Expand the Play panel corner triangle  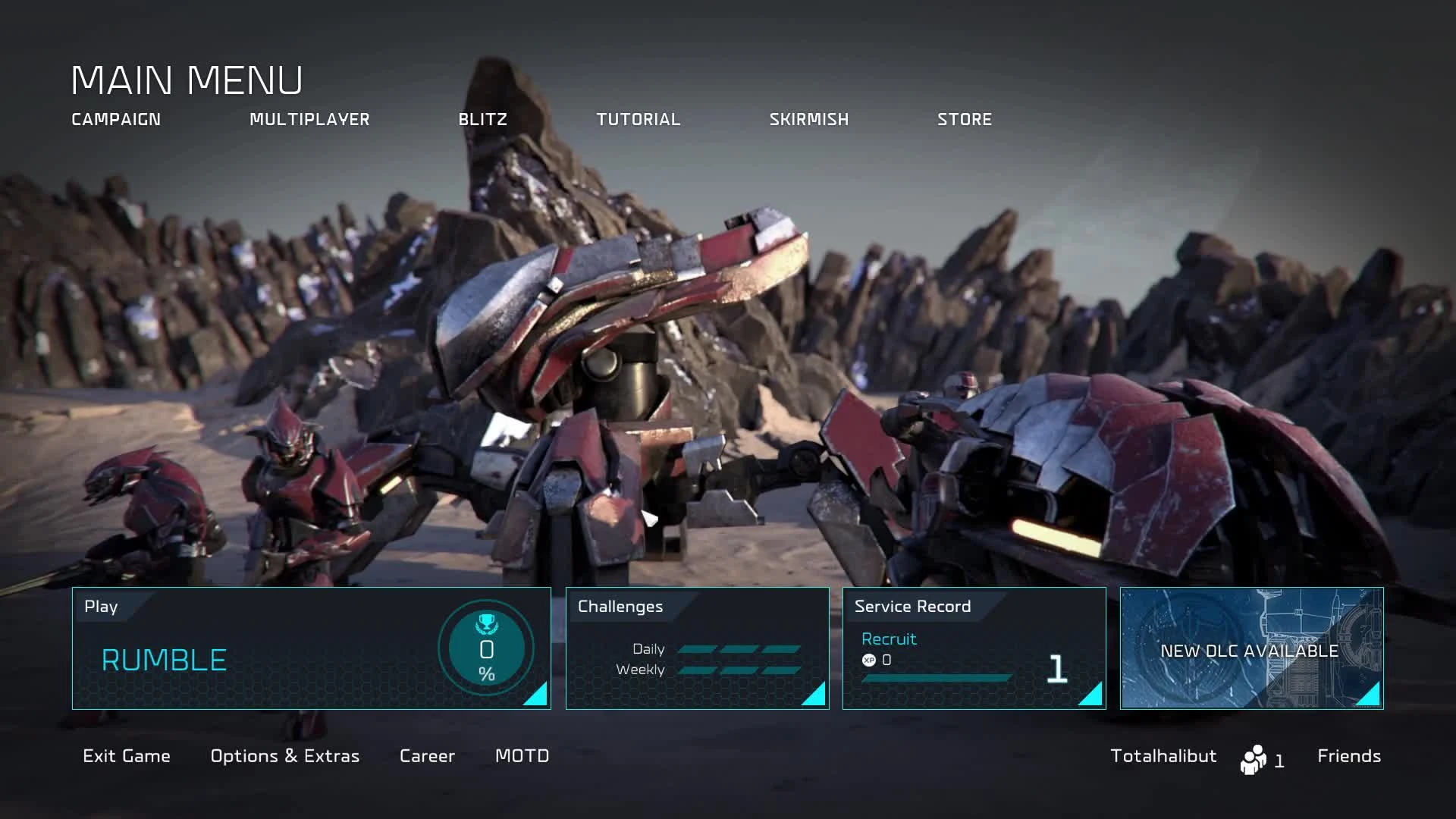(x=539, y=698)
